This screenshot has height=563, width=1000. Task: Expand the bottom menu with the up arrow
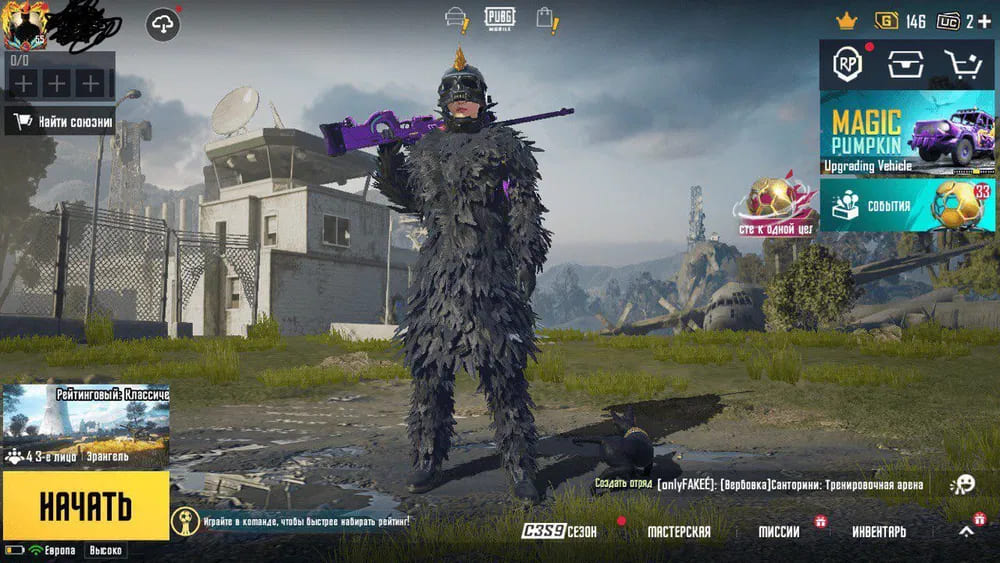point(966,532)
